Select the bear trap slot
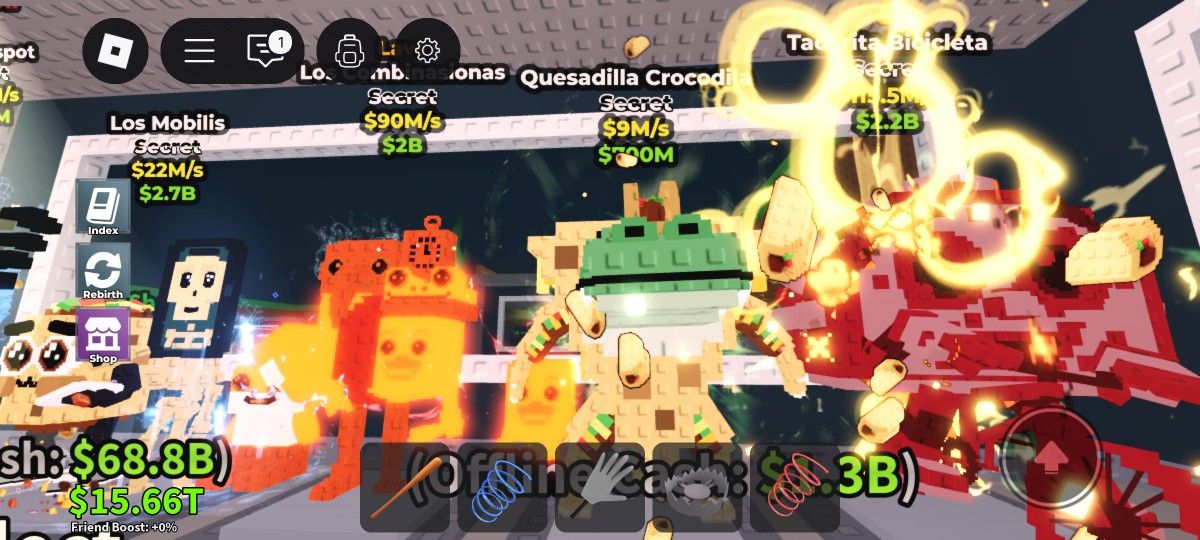The width and height of the screenshot is (1200, 540). [697, 487]
